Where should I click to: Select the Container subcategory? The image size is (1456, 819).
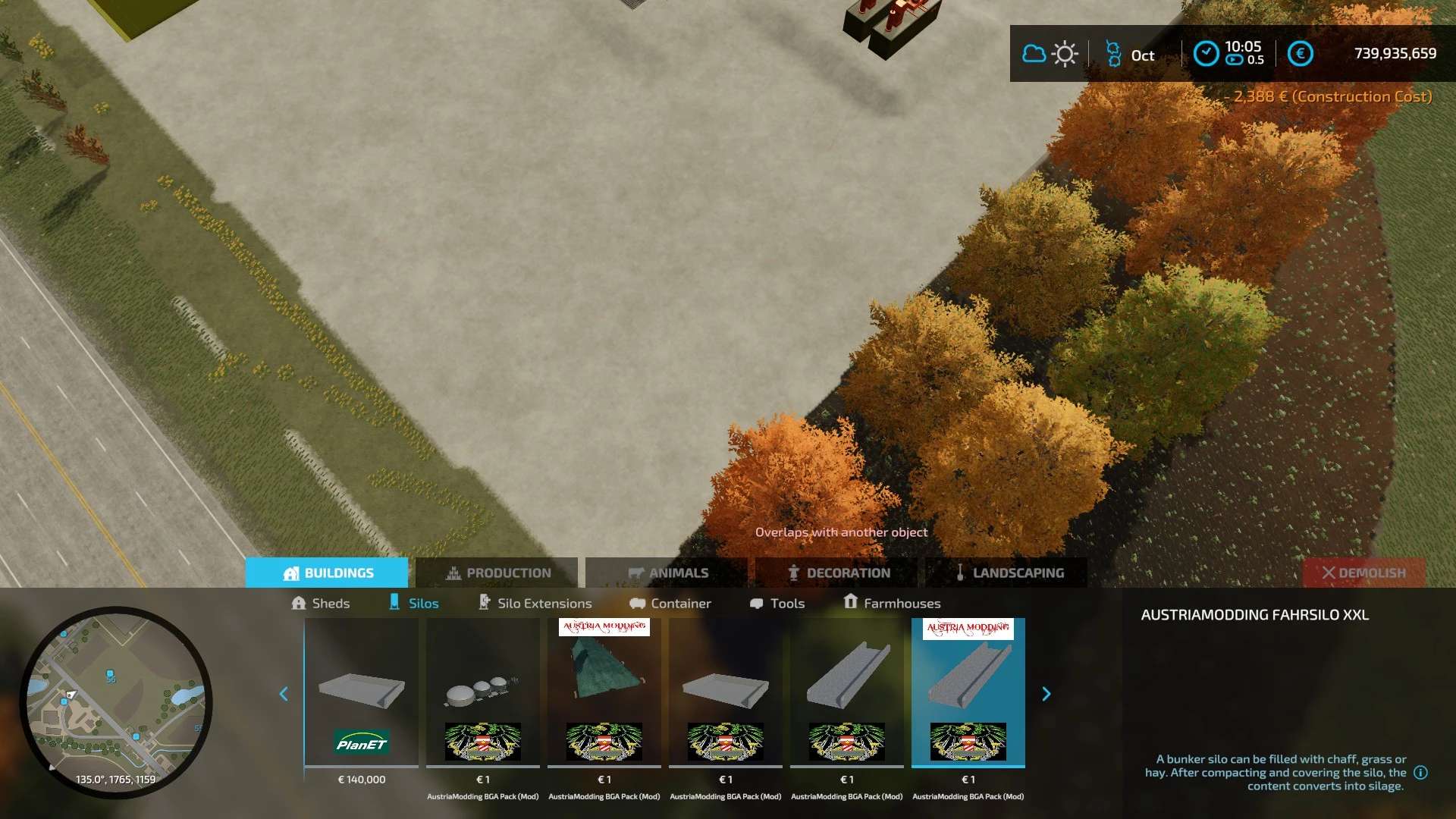(x=670, y=603)
